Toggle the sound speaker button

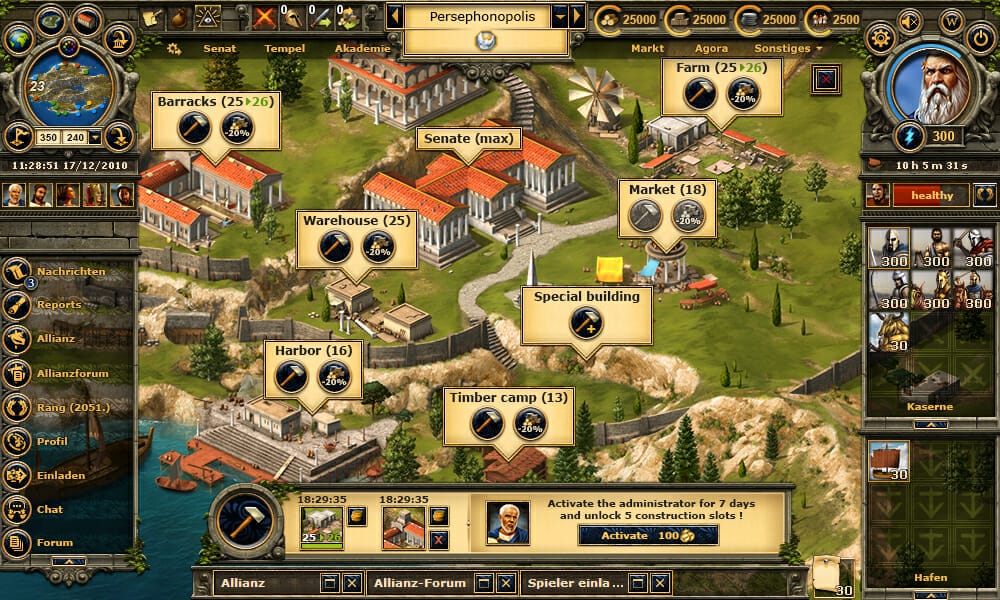909,20
